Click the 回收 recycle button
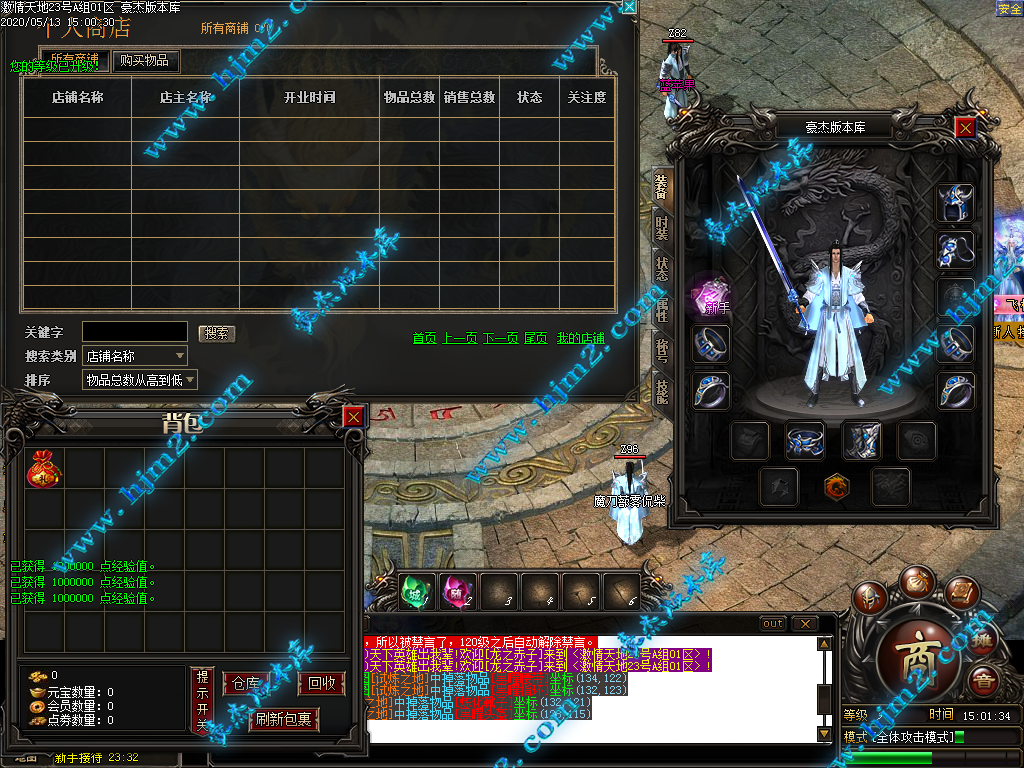The height and width of the screenshot is (768, 1024). [x=322, y=684]
